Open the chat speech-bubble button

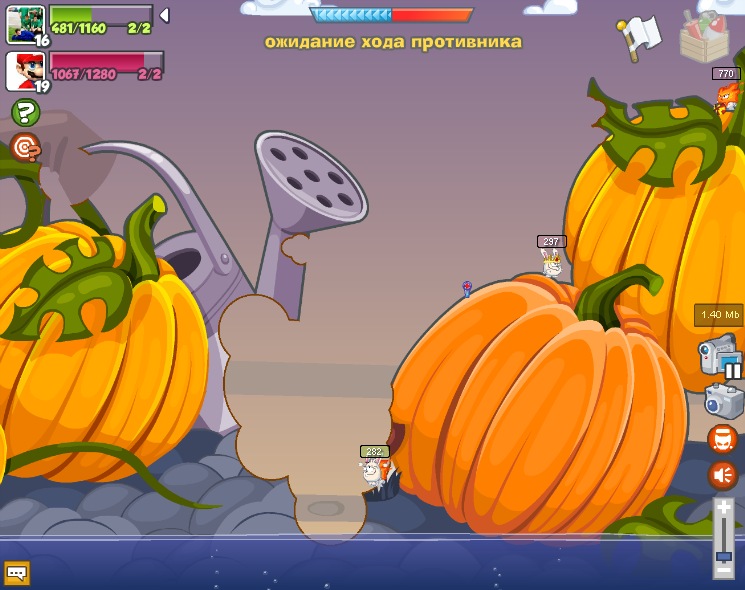click(x=16, y=573)
